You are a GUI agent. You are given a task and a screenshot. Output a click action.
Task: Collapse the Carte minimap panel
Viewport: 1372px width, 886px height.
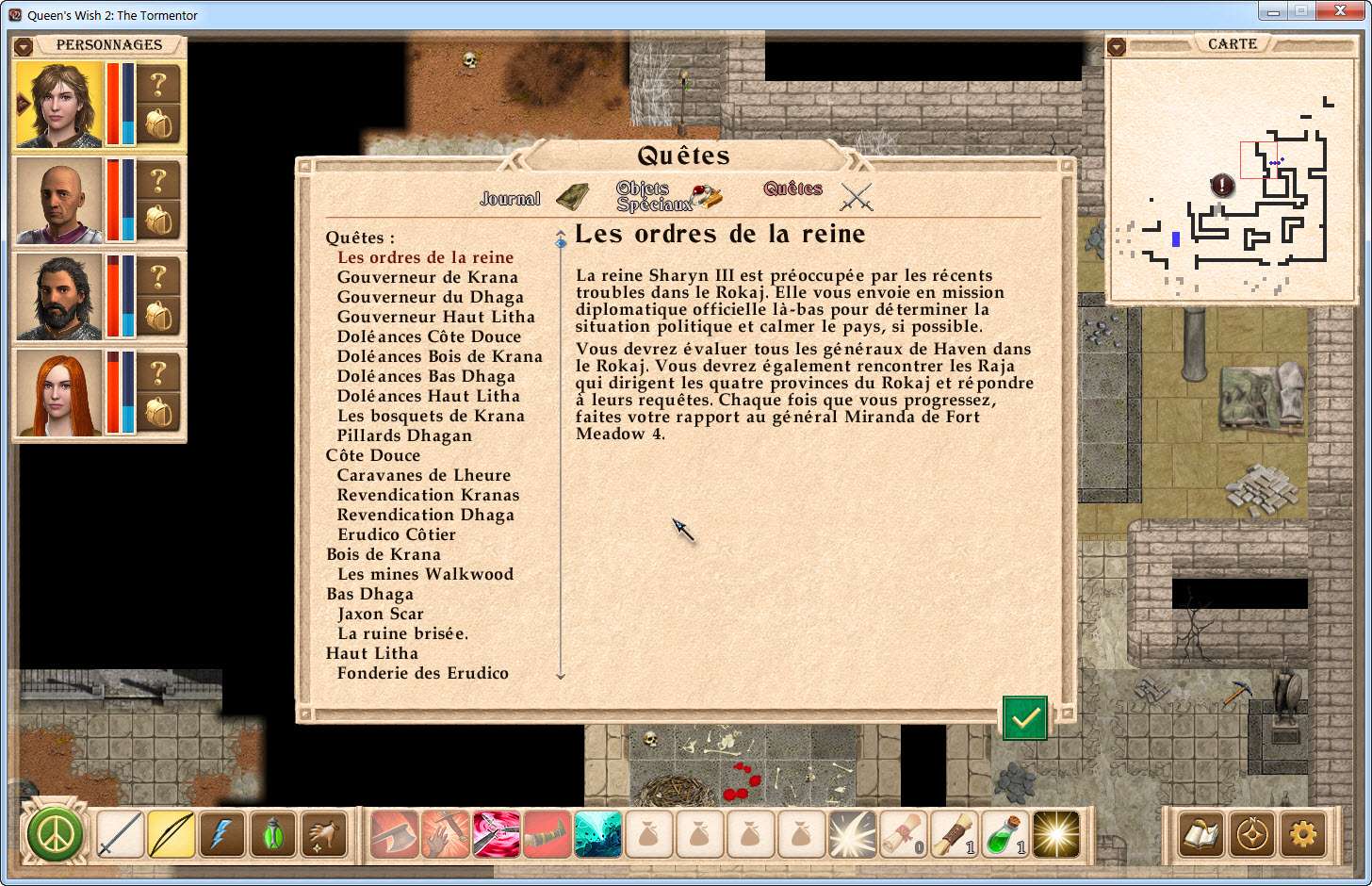click(1117, 45)
